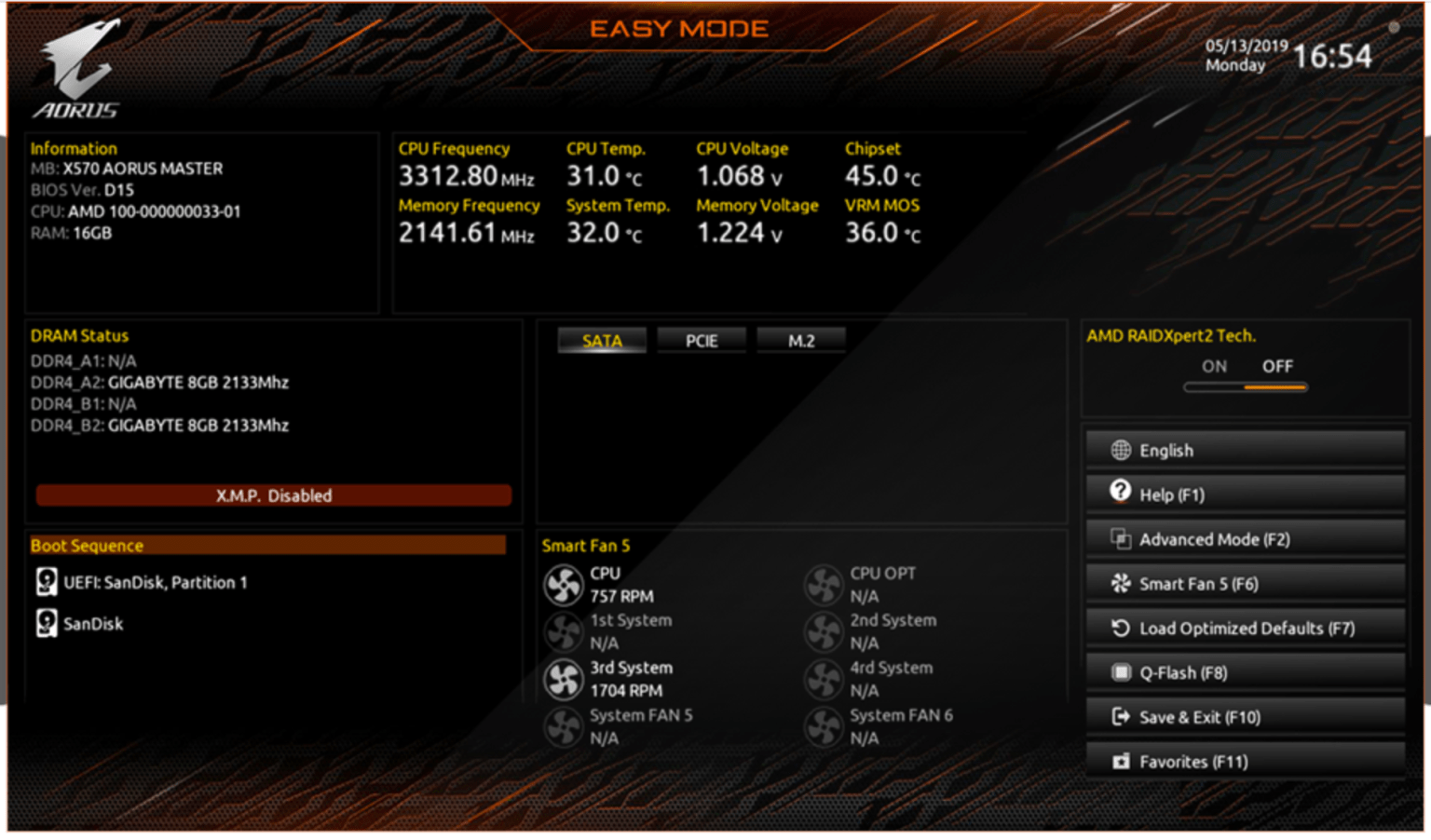Click the Help (F1) question mark icon

coord(1119,494)
